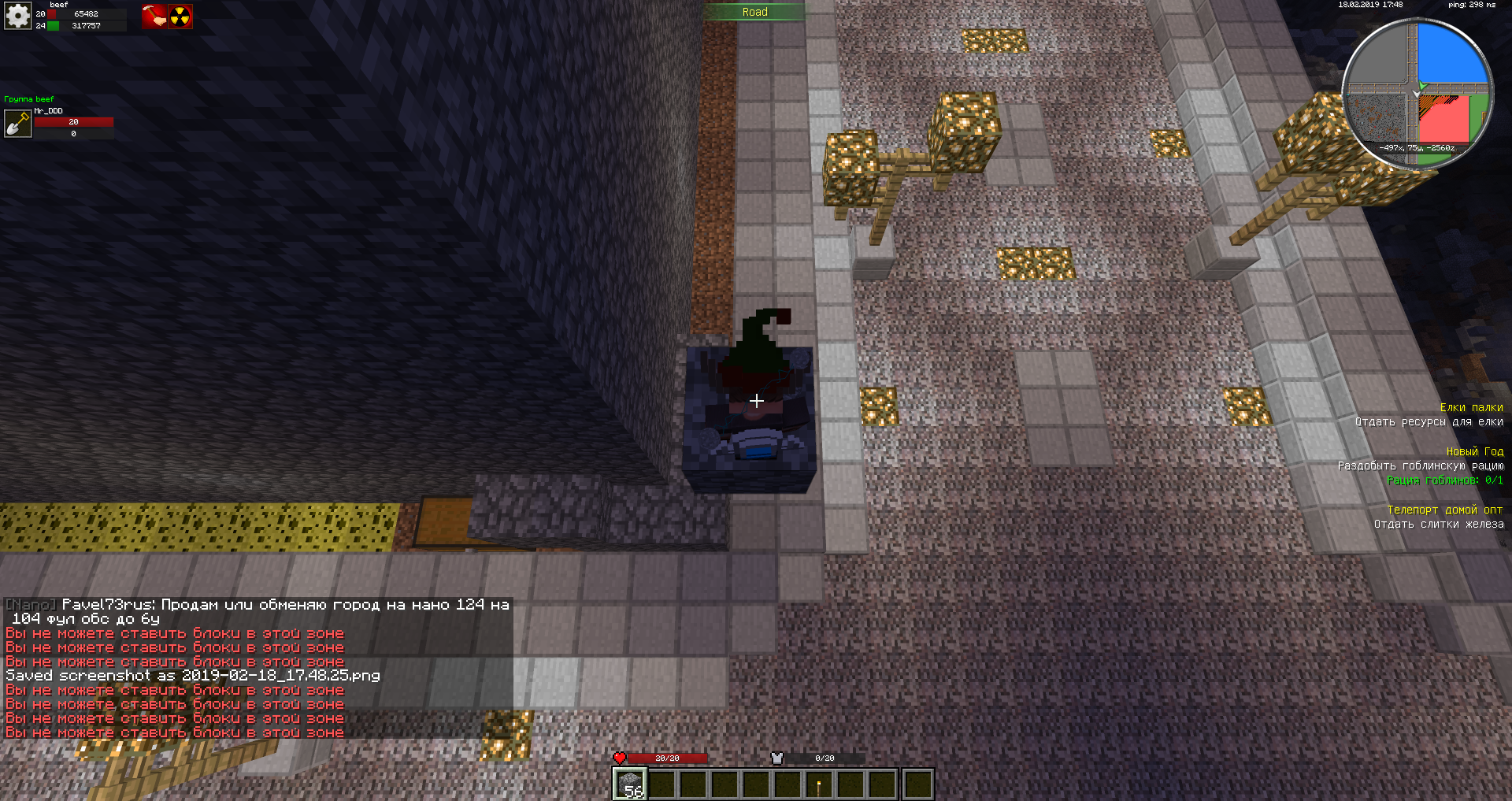Open the 'Телепорт домой опт' quest entry

(1444, 510)
